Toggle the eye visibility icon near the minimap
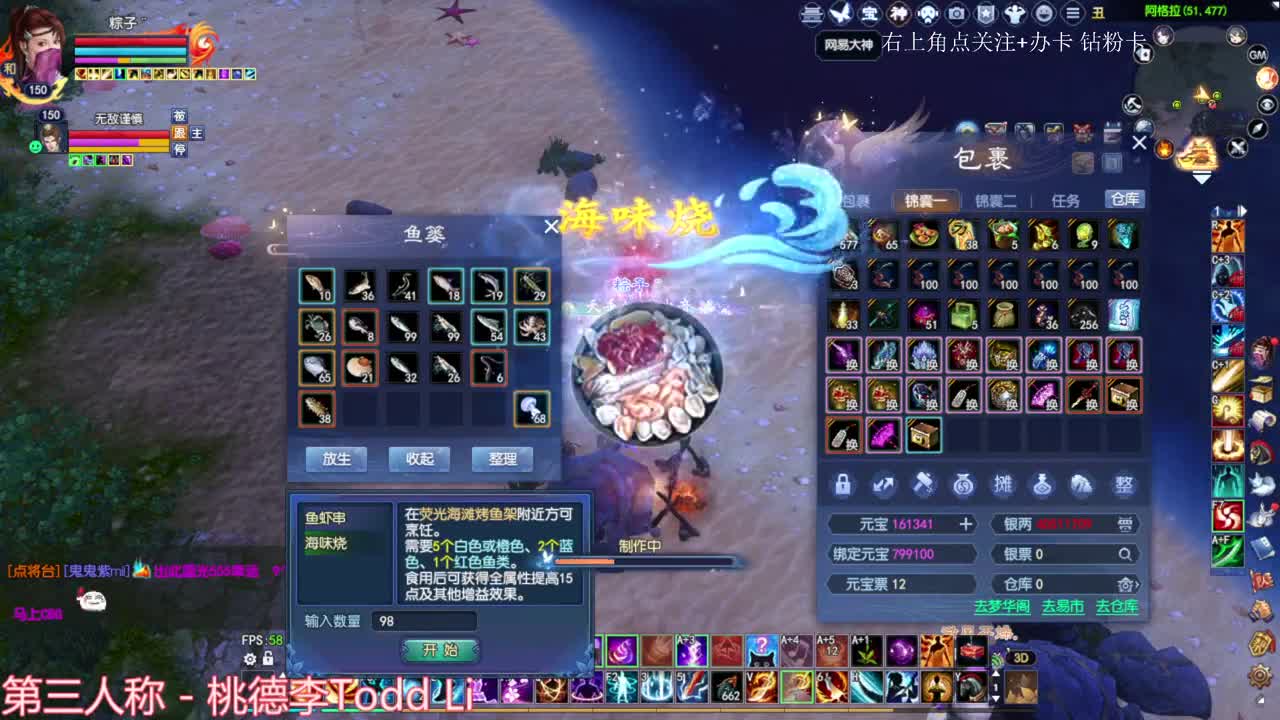 click(x=1267, y=103)
